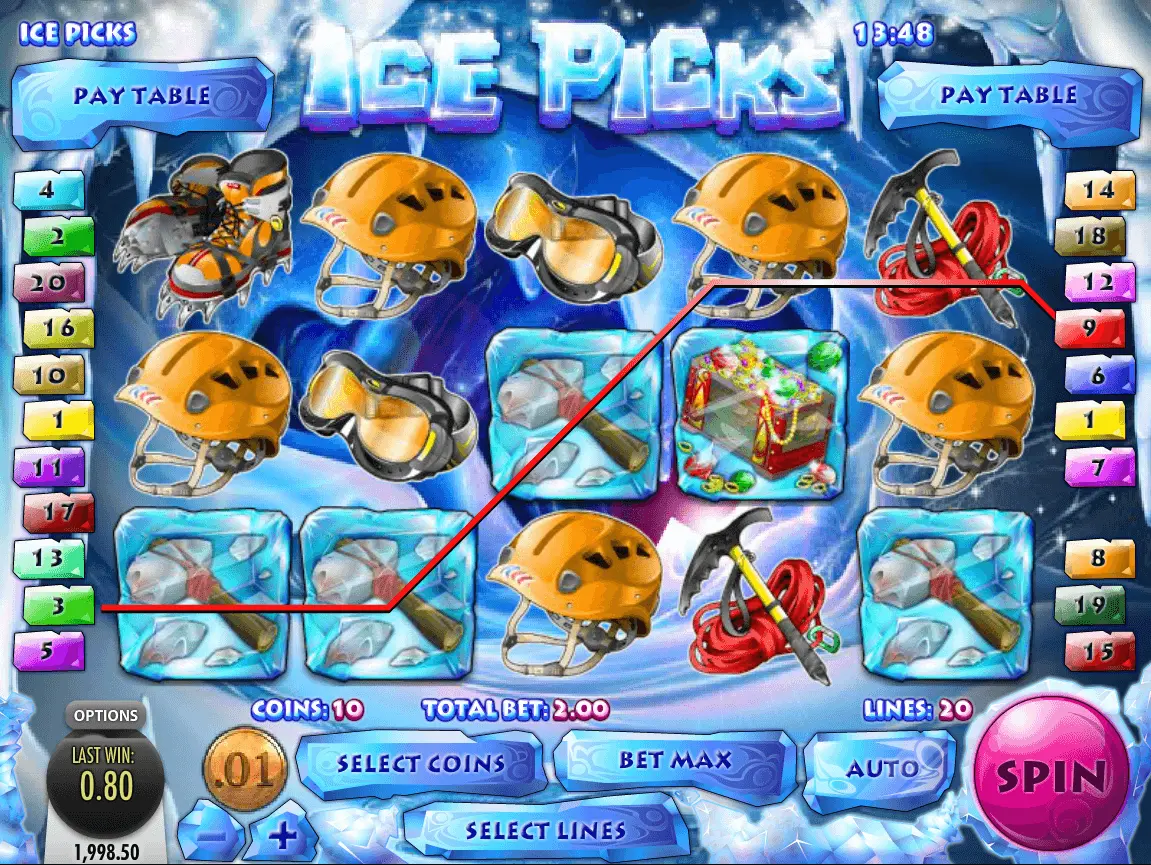Open the Select Coins option
Viewport: 1151px width, 865px height.
420,765
